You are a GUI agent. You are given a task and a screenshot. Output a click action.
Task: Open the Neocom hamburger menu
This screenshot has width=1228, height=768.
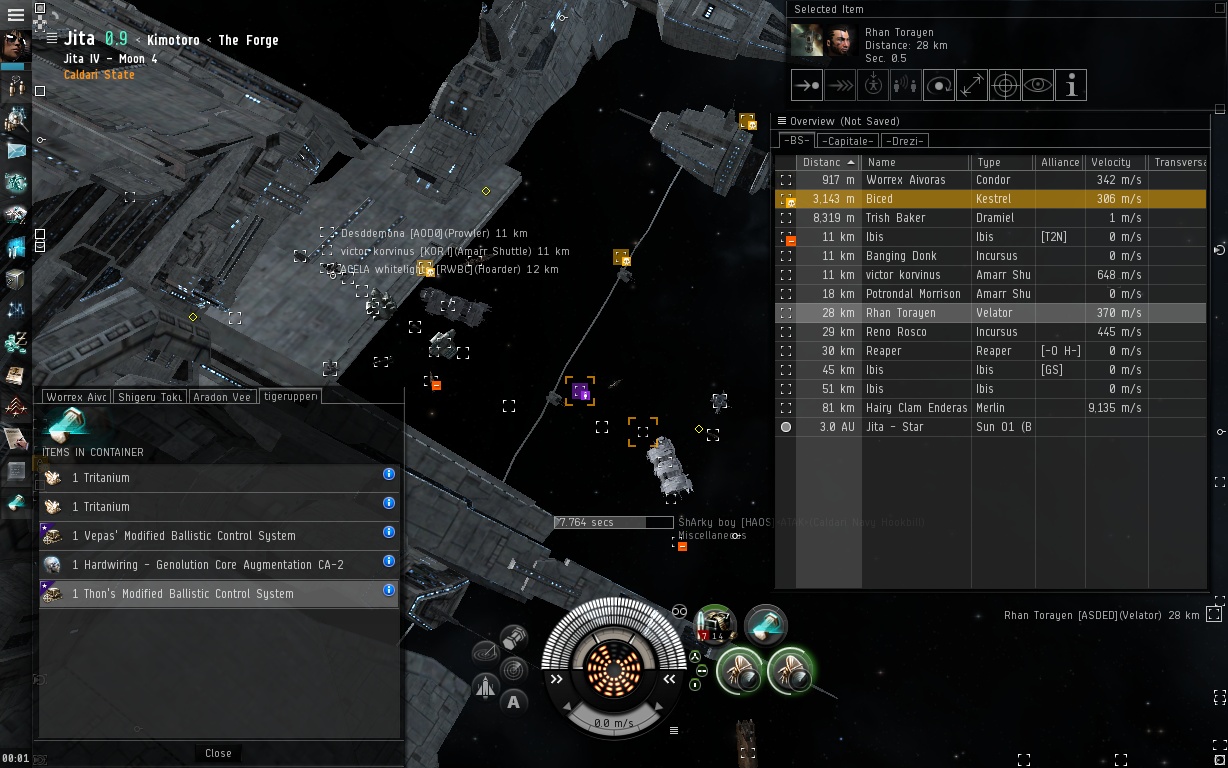[16, 15]
